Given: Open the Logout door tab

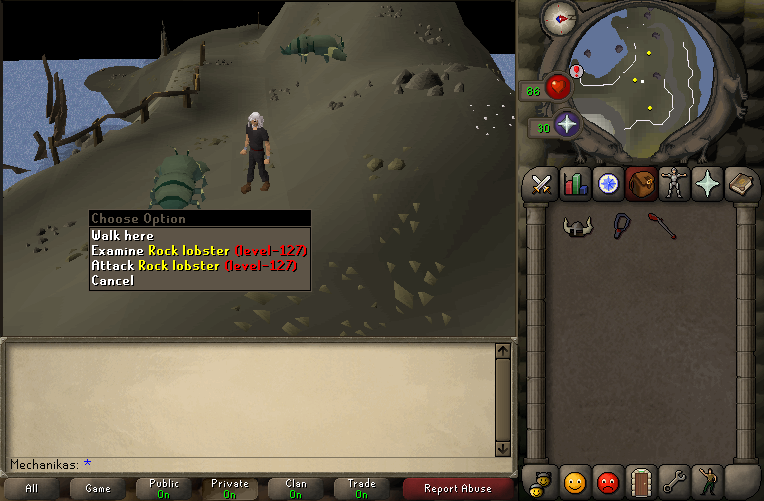Looking at the screenshot, I should 641,482.
